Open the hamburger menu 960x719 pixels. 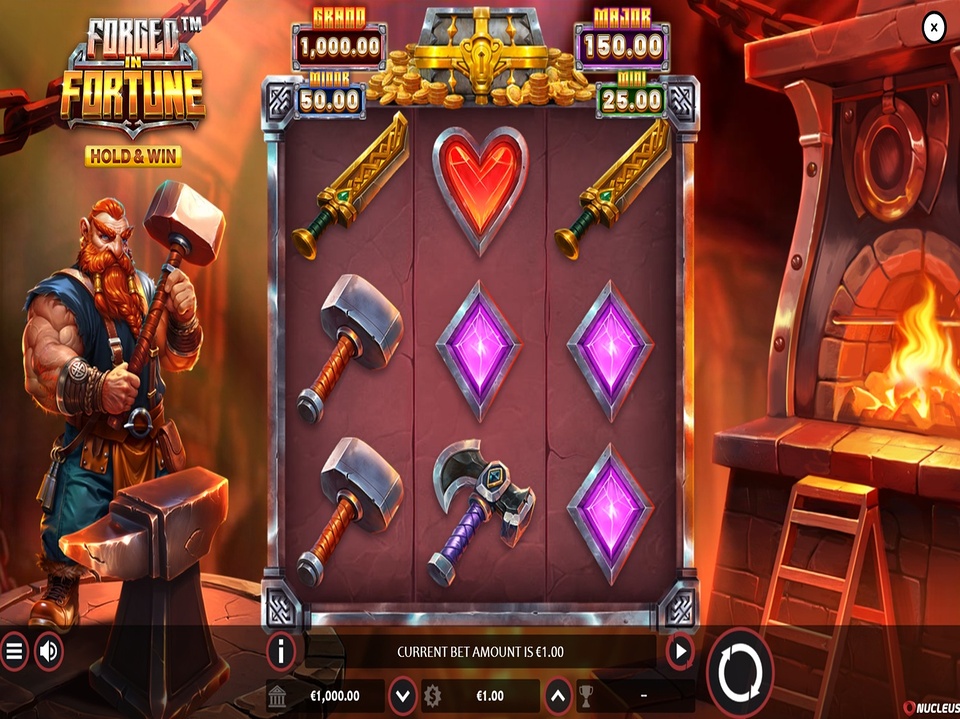[14, 653]
